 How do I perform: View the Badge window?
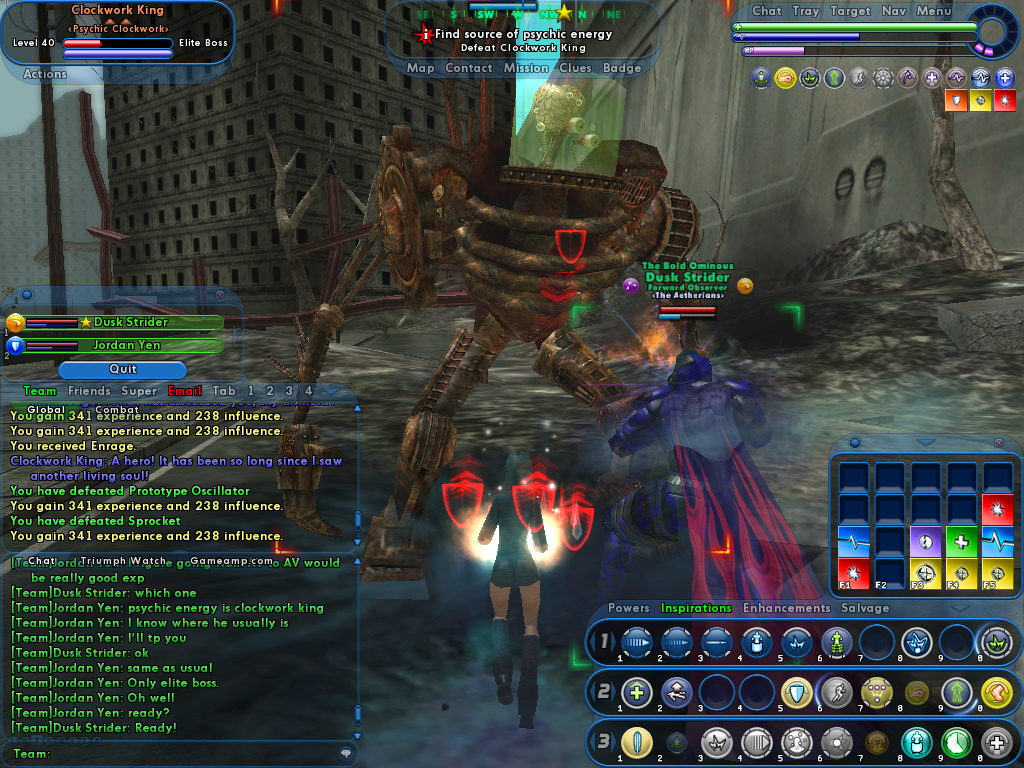point(622,68)
